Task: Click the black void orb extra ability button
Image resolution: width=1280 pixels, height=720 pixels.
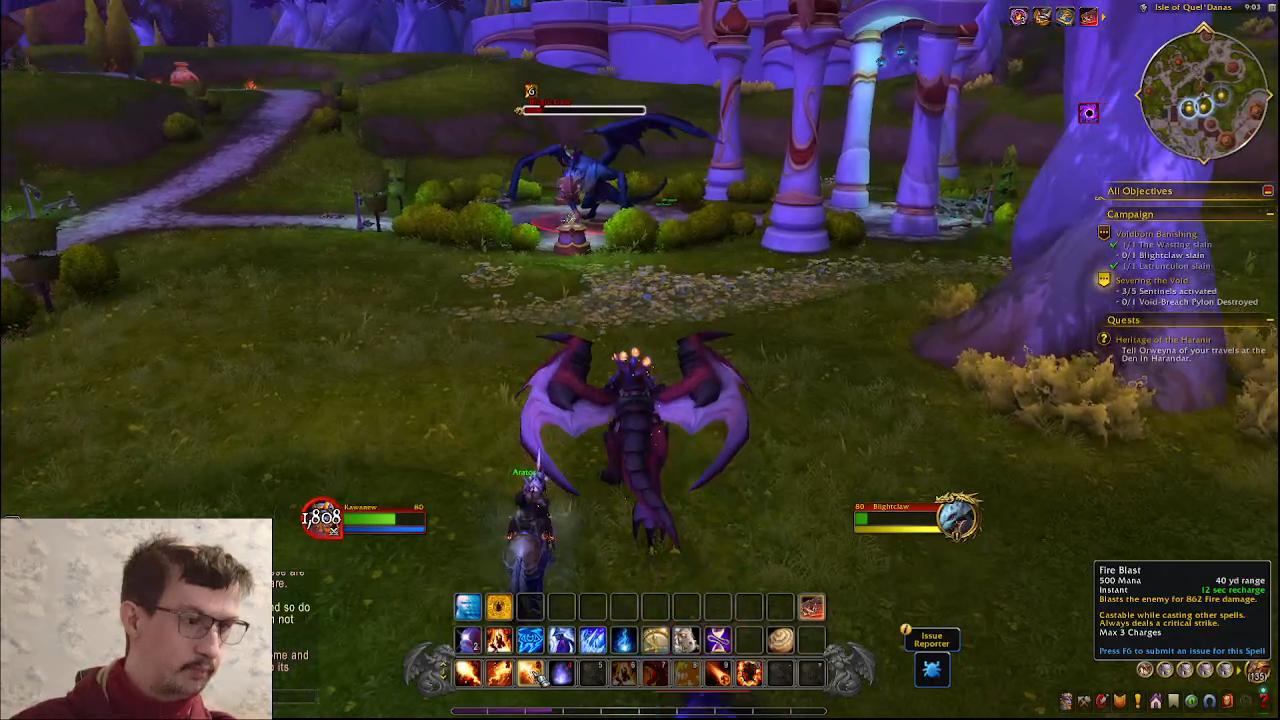Action: [x=1088, y=113]
